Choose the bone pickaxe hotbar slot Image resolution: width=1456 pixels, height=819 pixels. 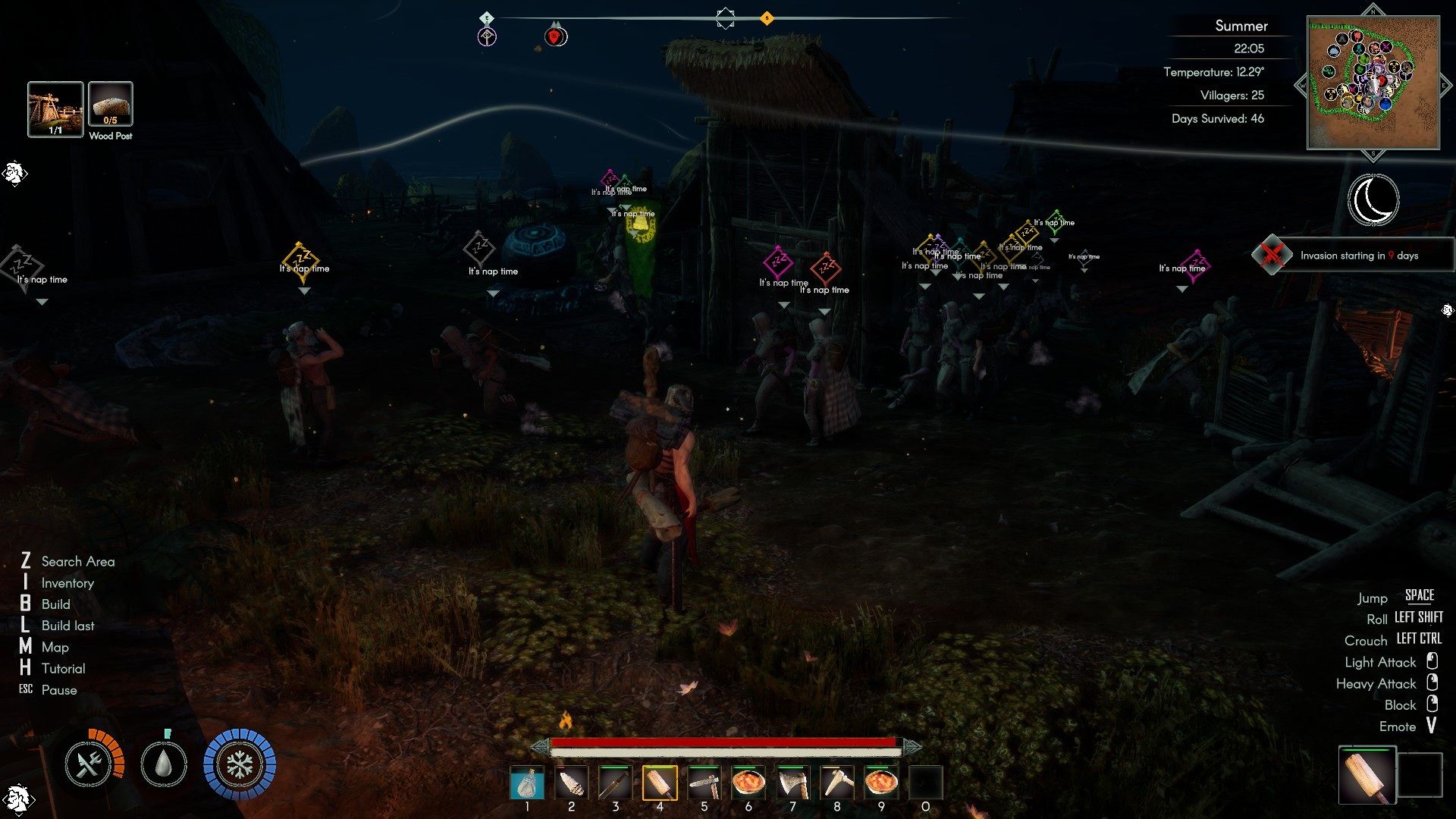pyautogui.click(x=836, y=783)
